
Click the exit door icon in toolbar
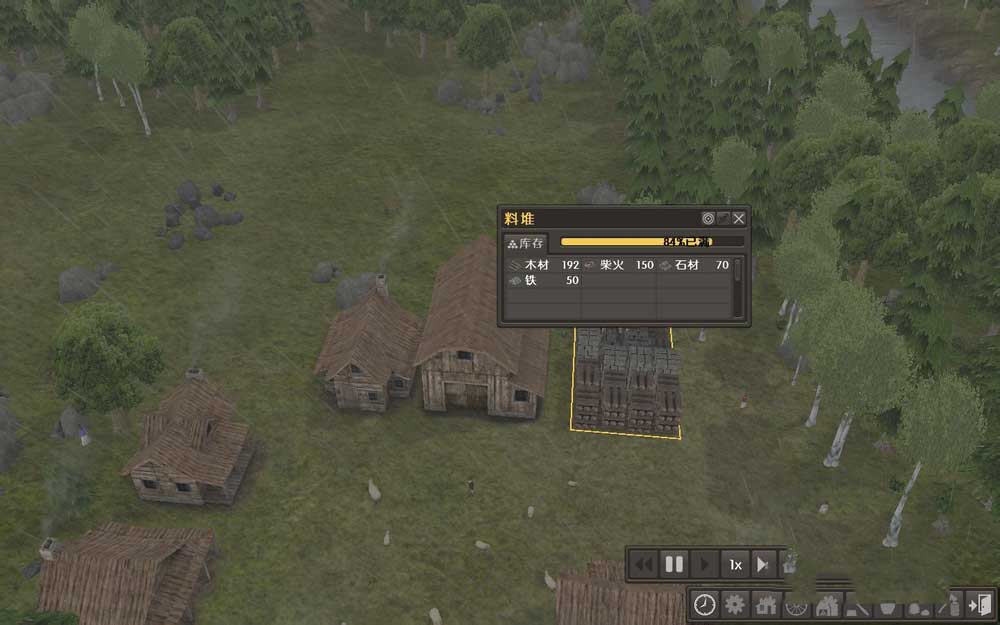pos(981,604)
